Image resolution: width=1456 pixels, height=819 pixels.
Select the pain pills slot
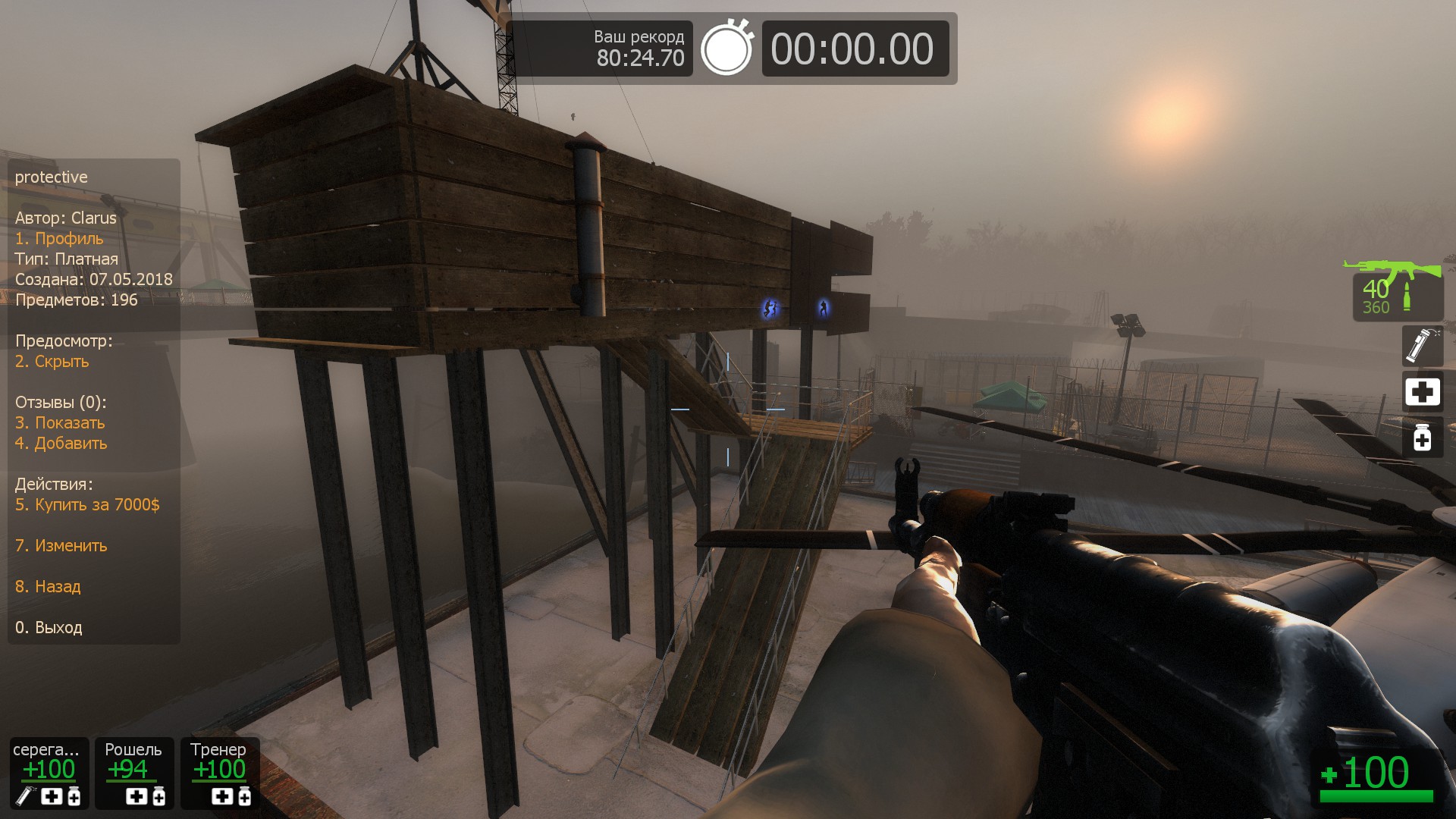click(x=1422, y=438)
